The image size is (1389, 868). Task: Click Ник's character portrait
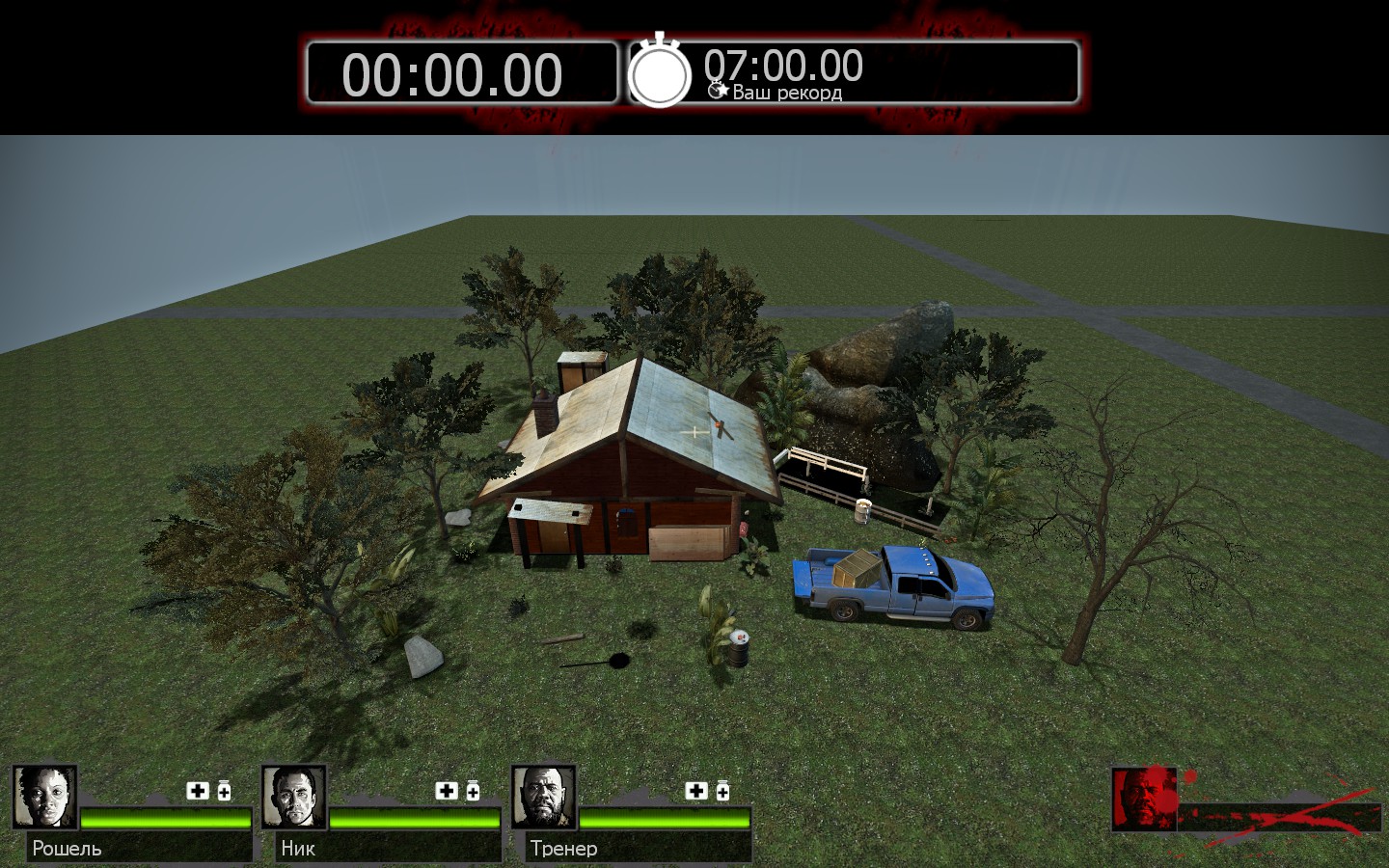pyautogui.click(x=293, y=798)
